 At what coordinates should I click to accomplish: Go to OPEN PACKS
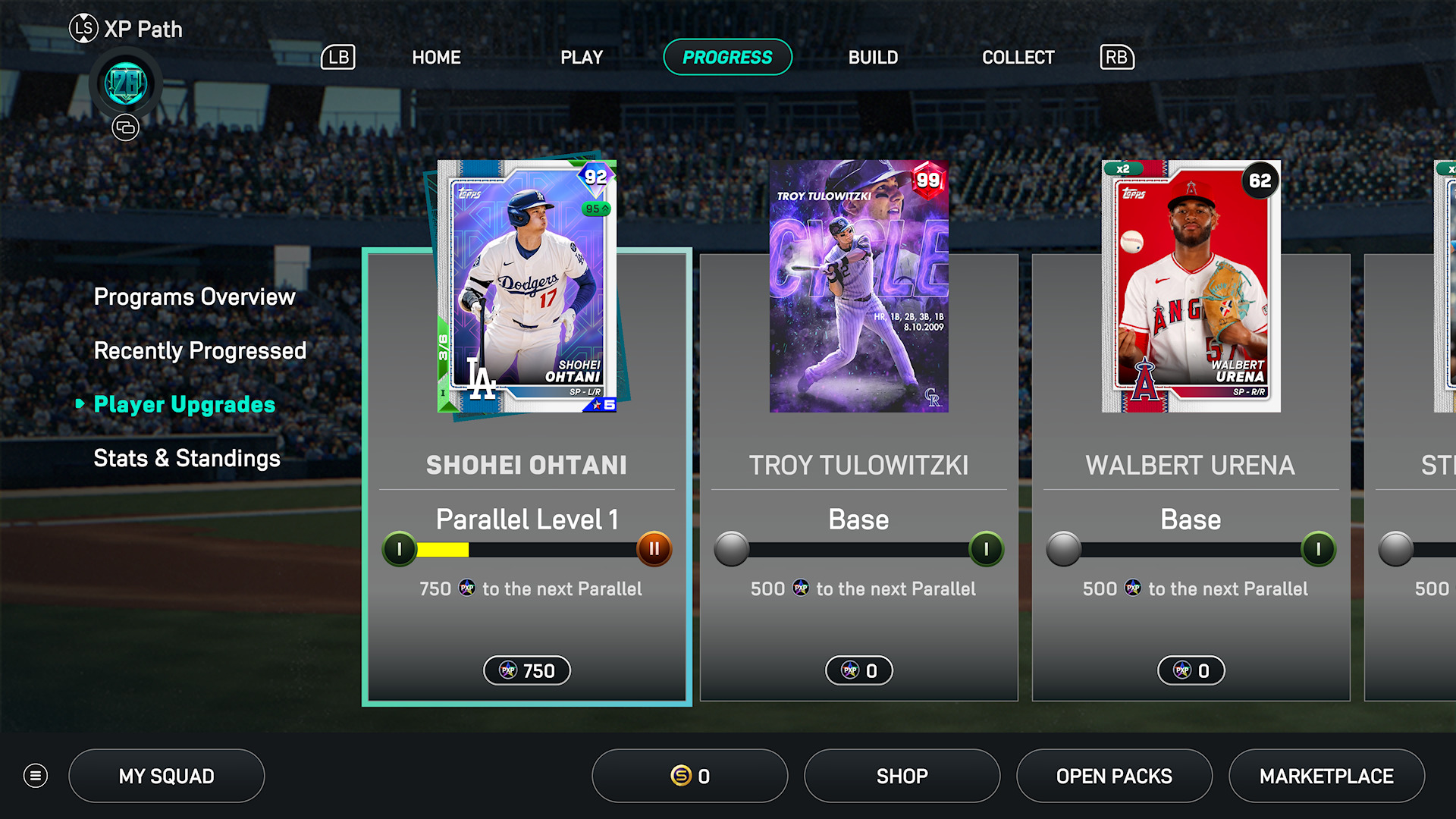(x=1114, y=776)
